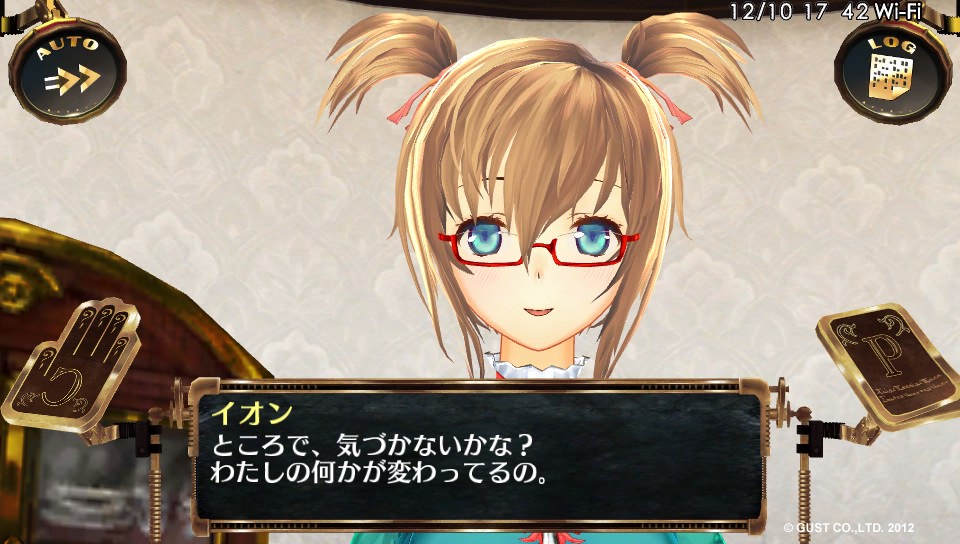This screenshot has height=544, width=960.
Task: Open the golden P plate menu
Action: [883, 366]
